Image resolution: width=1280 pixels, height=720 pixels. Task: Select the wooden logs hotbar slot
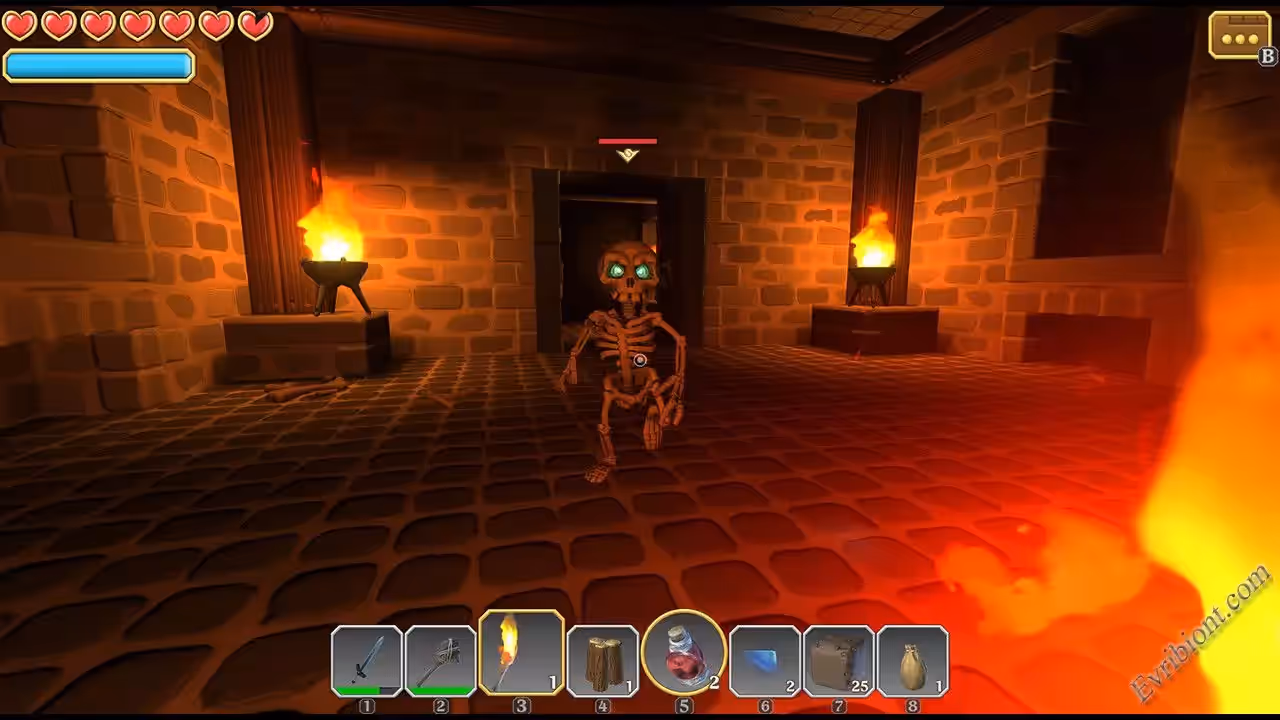point(602,660)
